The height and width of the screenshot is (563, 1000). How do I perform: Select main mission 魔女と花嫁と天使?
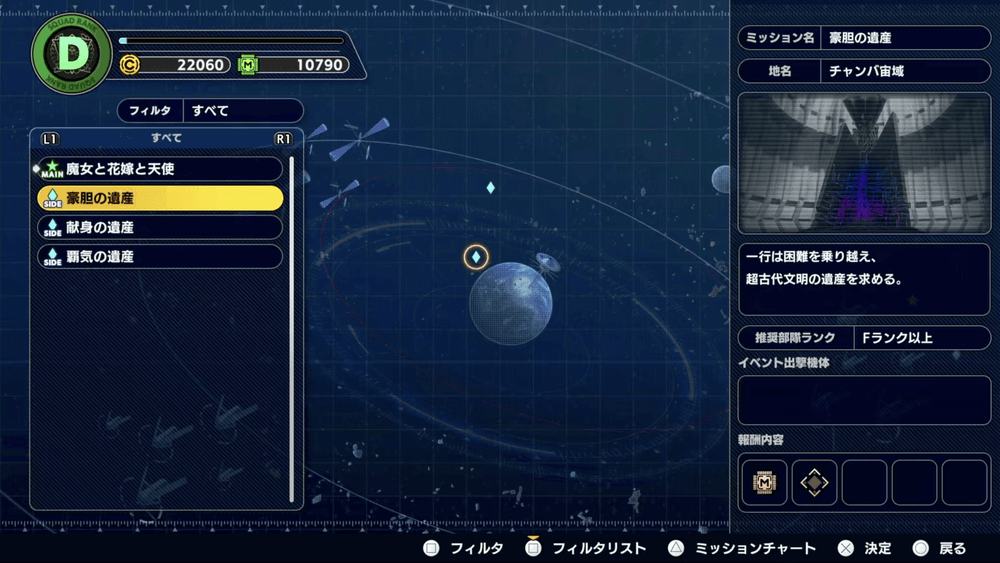coord(160,169)
